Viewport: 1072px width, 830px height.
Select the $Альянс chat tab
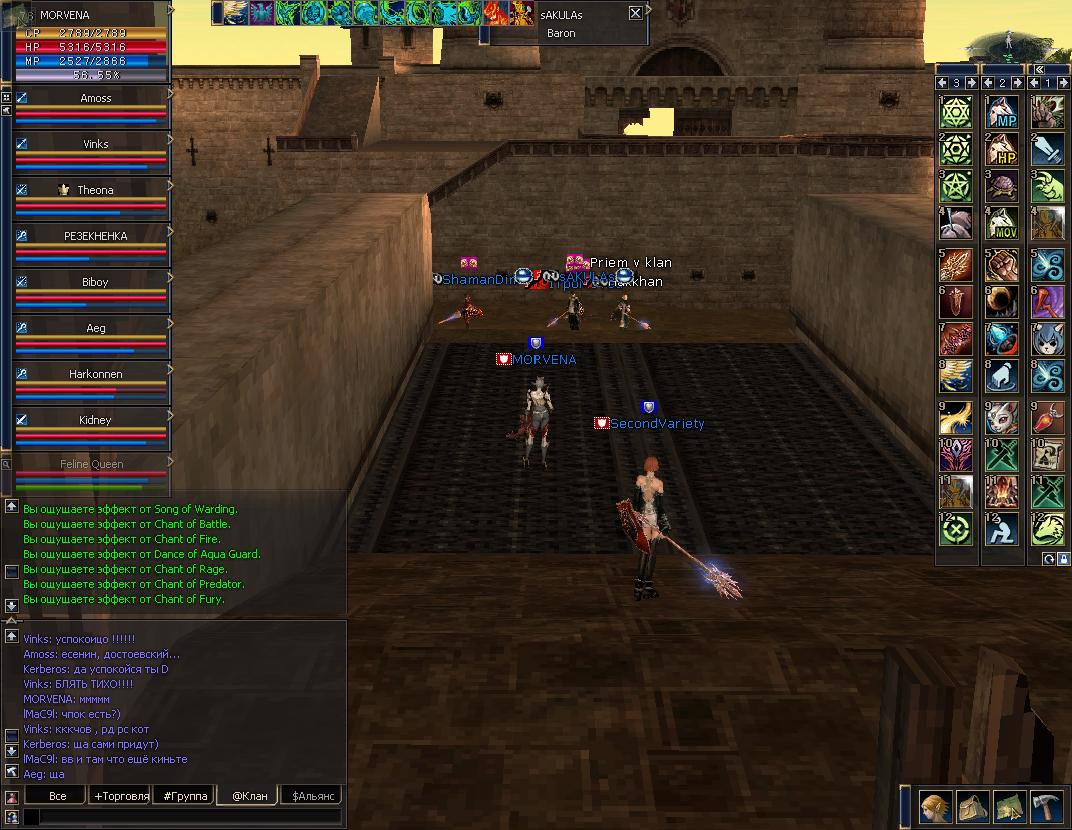[311, 796]
